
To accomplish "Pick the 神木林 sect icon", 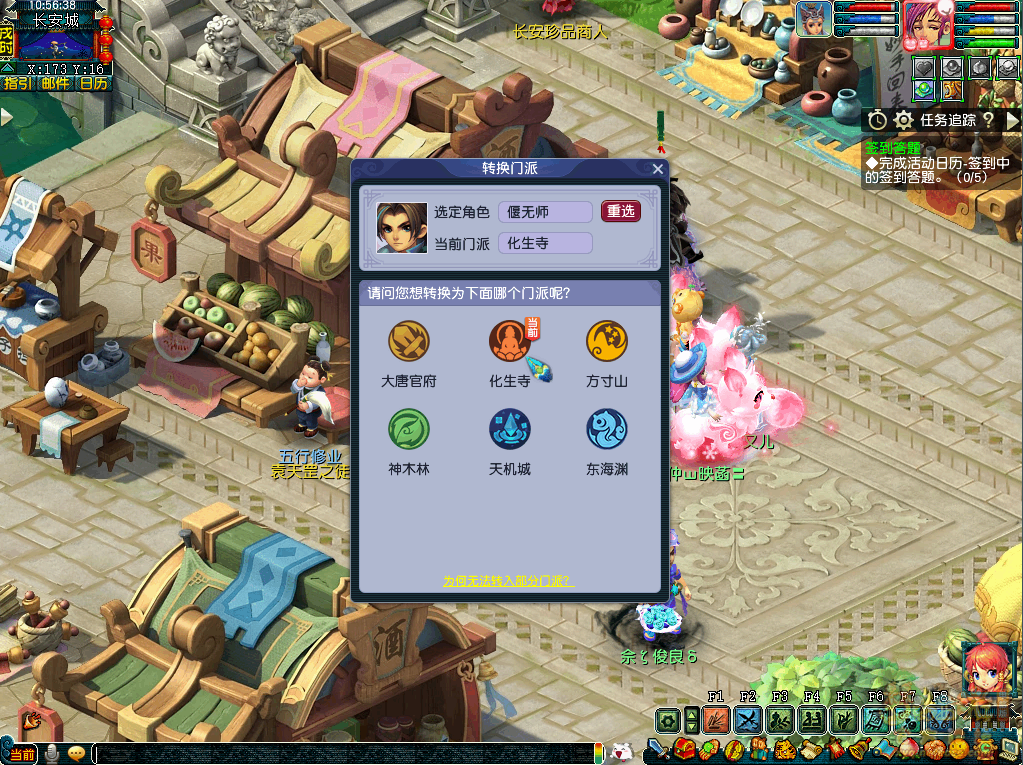I will (x=409, y=429).
